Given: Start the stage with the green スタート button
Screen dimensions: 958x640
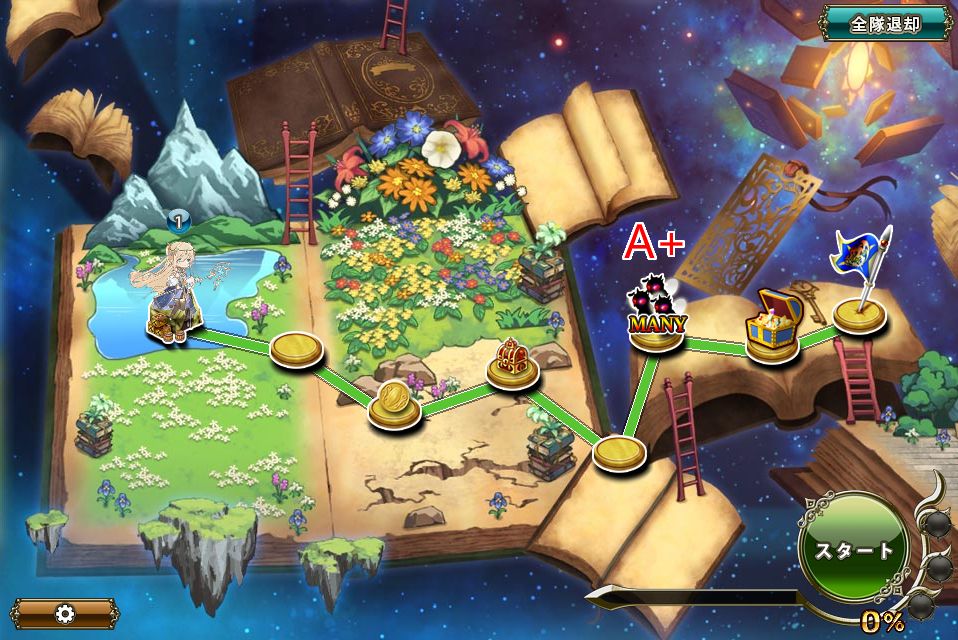Looking at the screenshot, I should [853, 549].
